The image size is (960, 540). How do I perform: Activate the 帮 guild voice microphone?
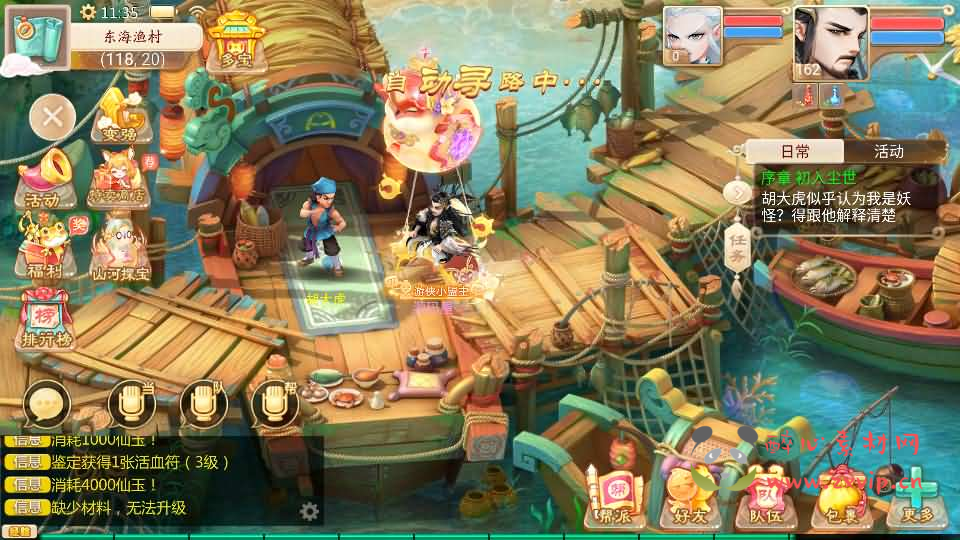[x=274, y=403]
